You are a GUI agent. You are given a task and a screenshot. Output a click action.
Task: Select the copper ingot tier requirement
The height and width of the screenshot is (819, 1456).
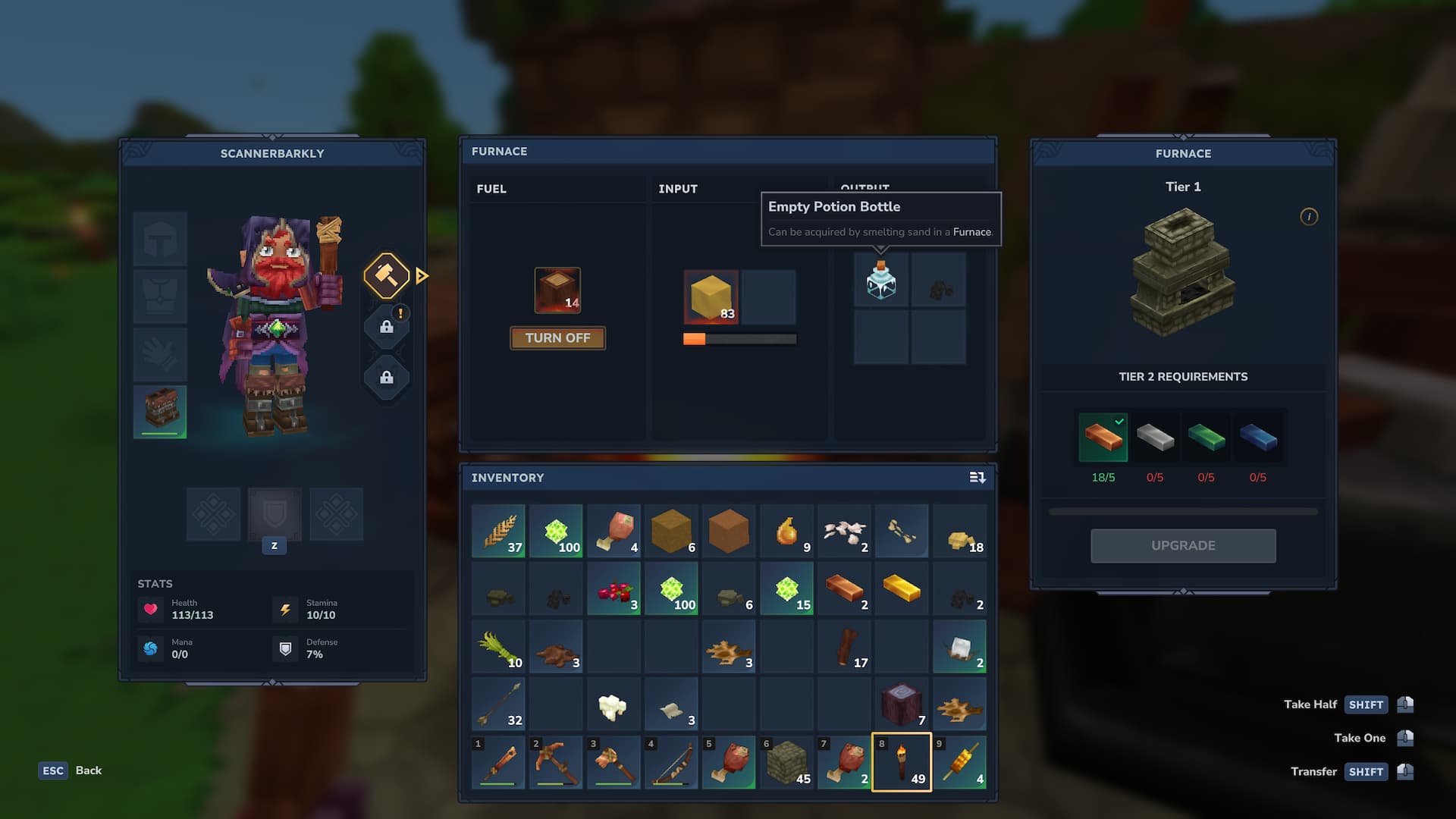pyautogui.click(x=1103, y=438)
